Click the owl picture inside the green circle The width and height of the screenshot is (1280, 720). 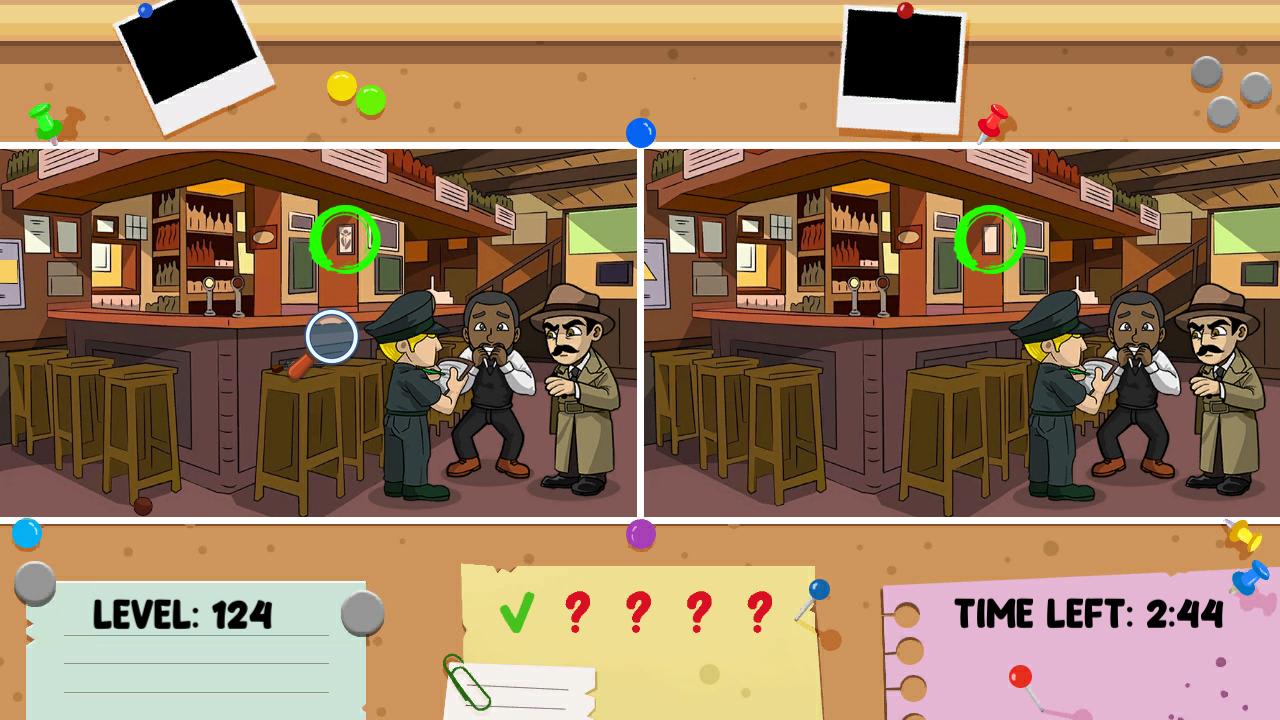[x=344, y=238]
